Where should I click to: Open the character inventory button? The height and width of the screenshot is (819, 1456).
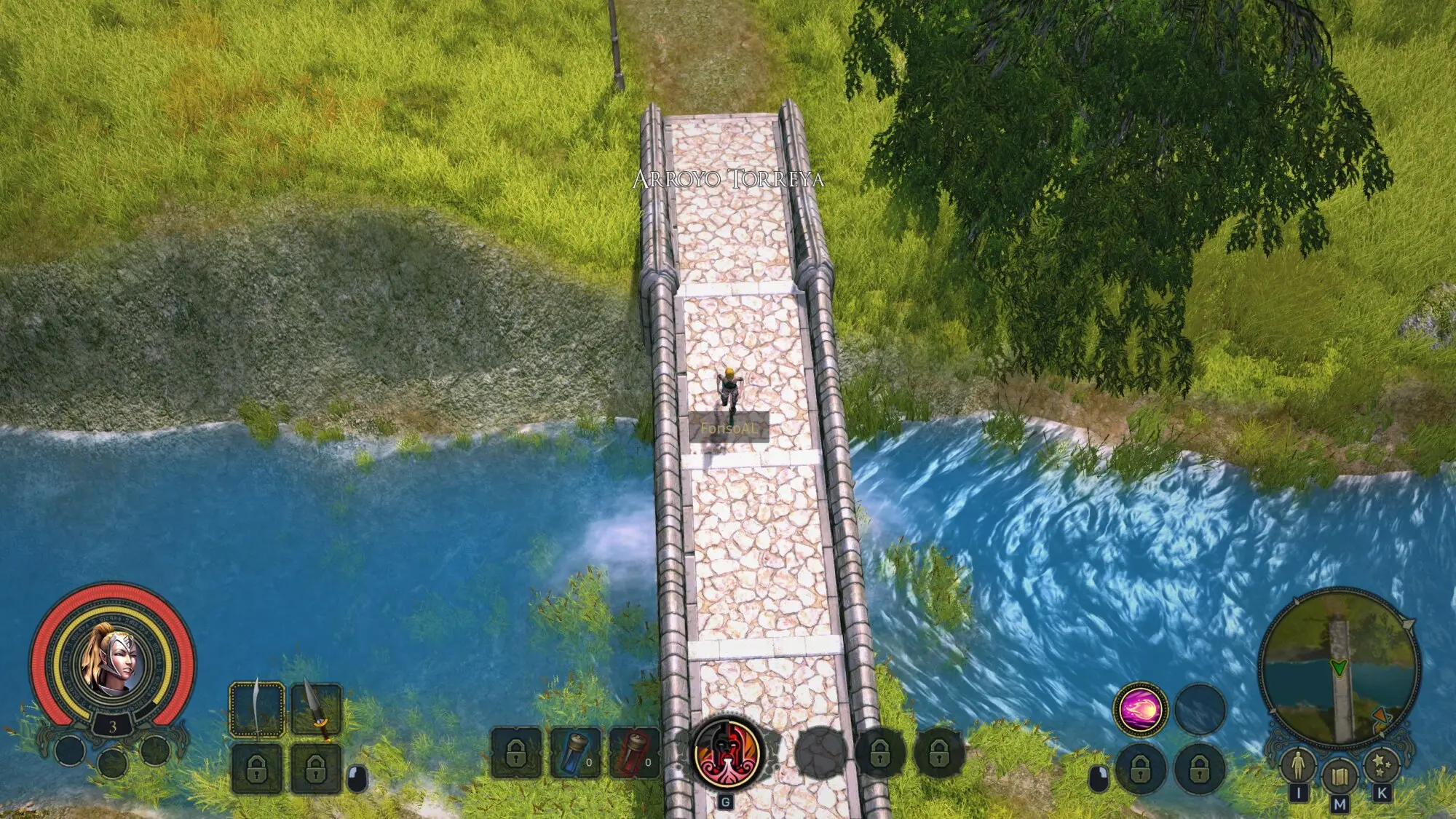point(1297,766)
